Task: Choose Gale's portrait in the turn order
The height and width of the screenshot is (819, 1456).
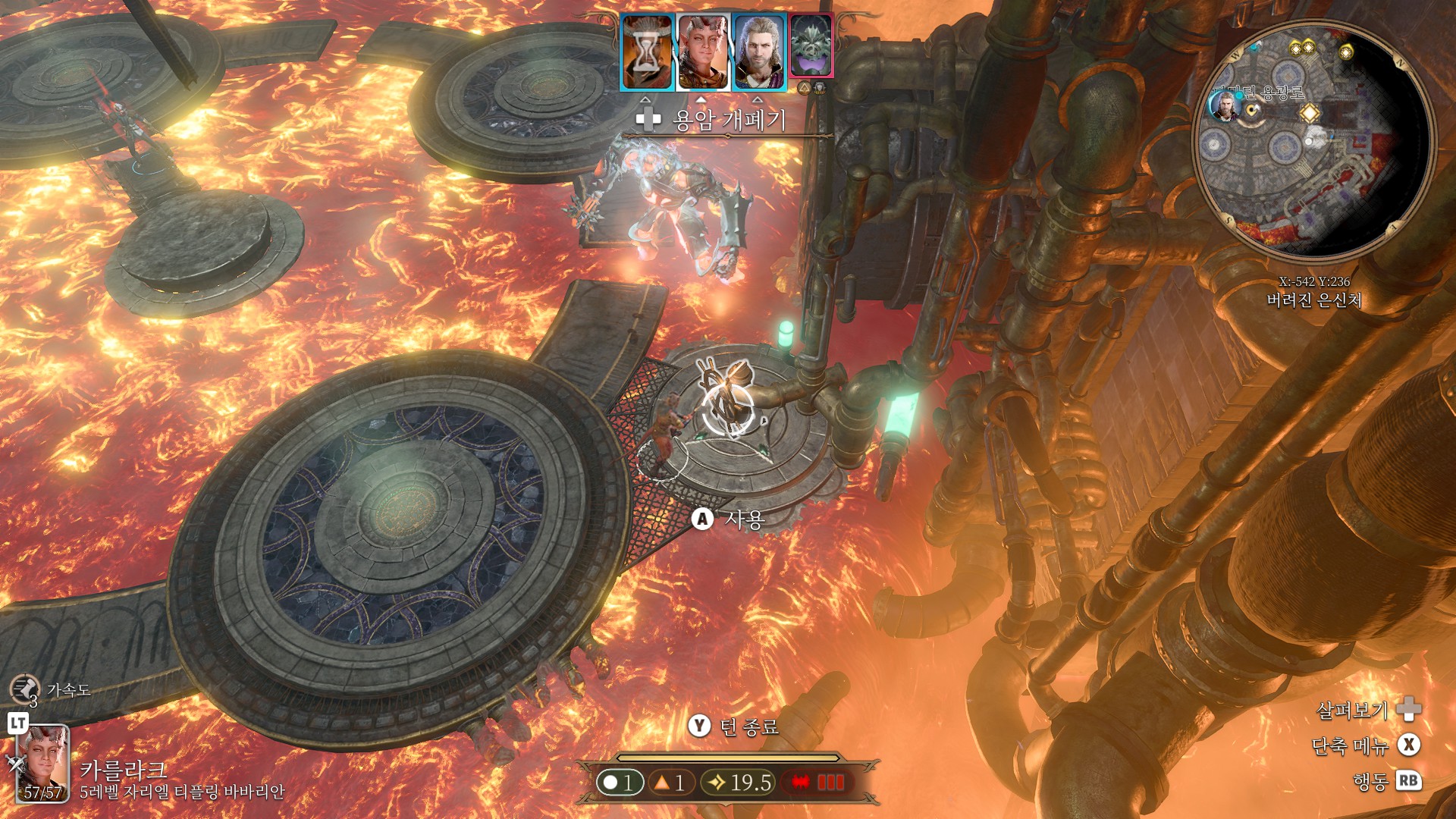Action: pyautogui.click(x=759, y=53)
